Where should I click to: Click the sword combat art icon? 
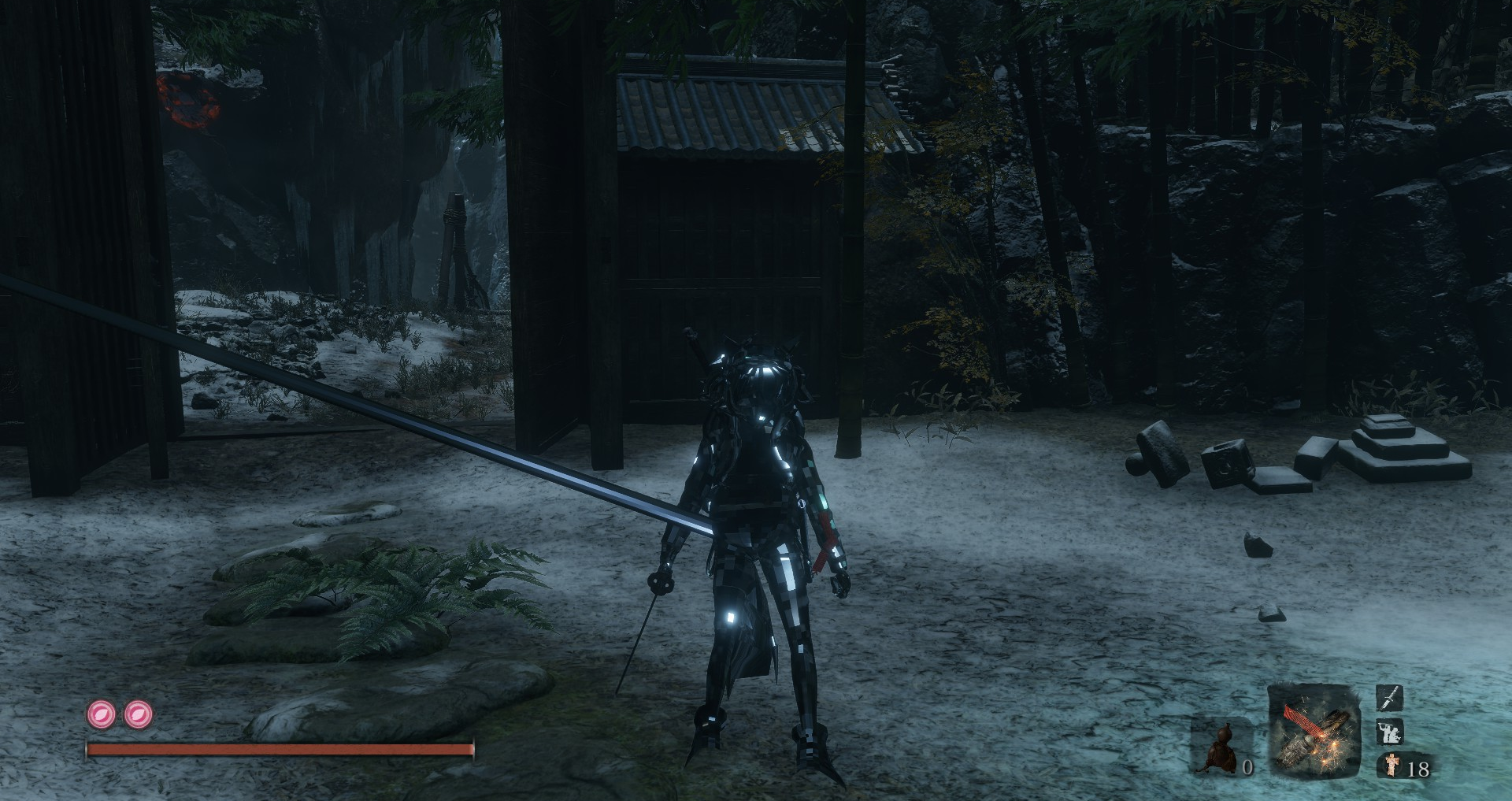pyautogui.click(x=1389, y=697)
